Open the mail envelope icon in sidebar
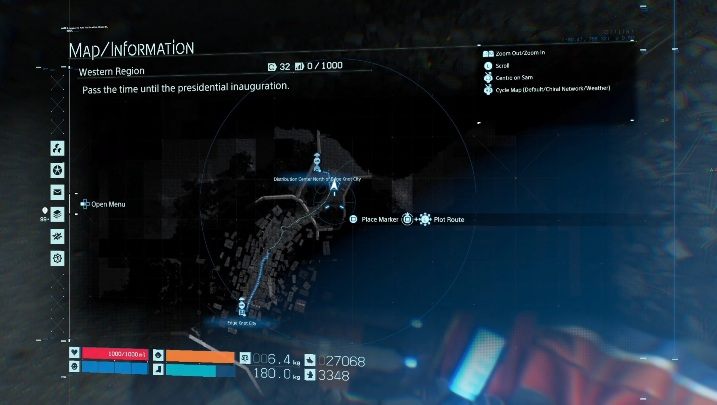The width and height of the screenshot is (717, 405). pos(57,191)
